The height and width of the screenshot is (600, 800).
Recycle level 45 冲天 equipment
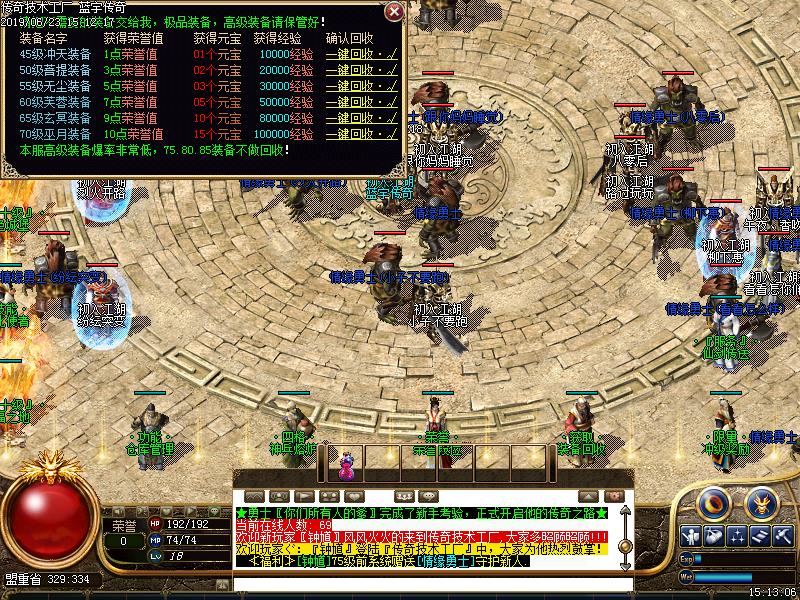tap(361, 54)
